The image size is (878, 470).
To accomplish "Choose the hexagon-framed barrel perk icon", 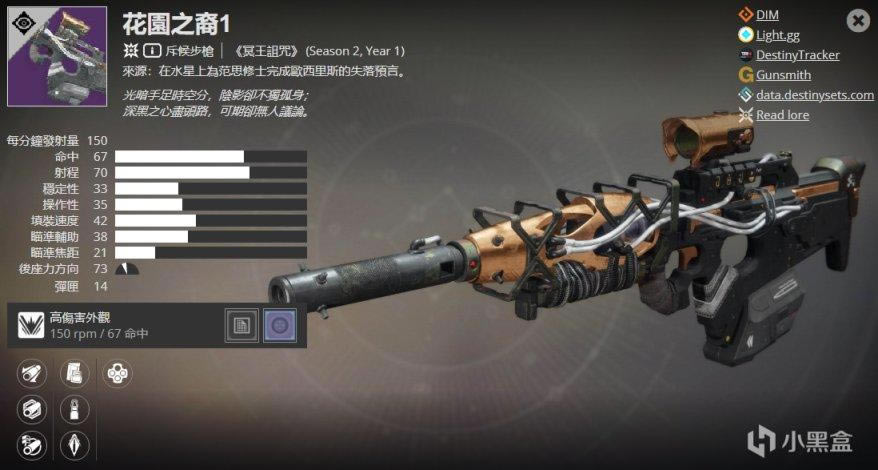I will coord(32,409).
